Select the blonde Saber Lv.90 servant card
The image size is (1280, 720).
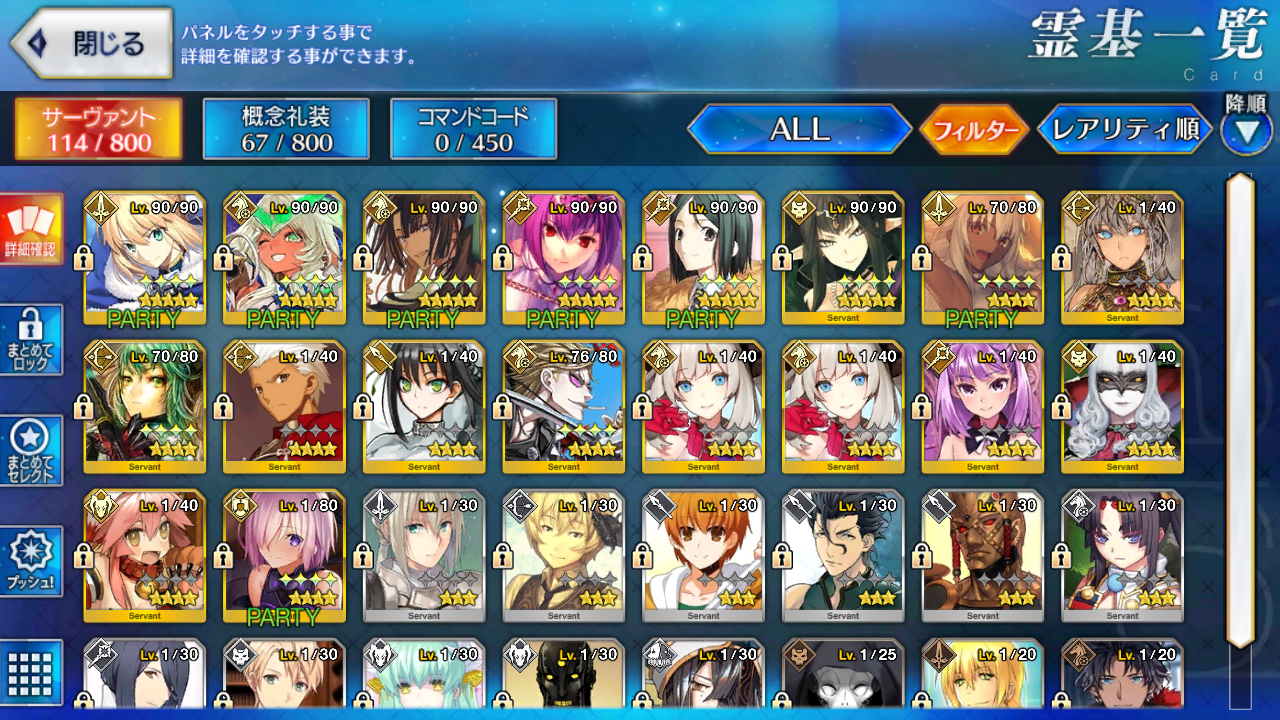point(145,258)
